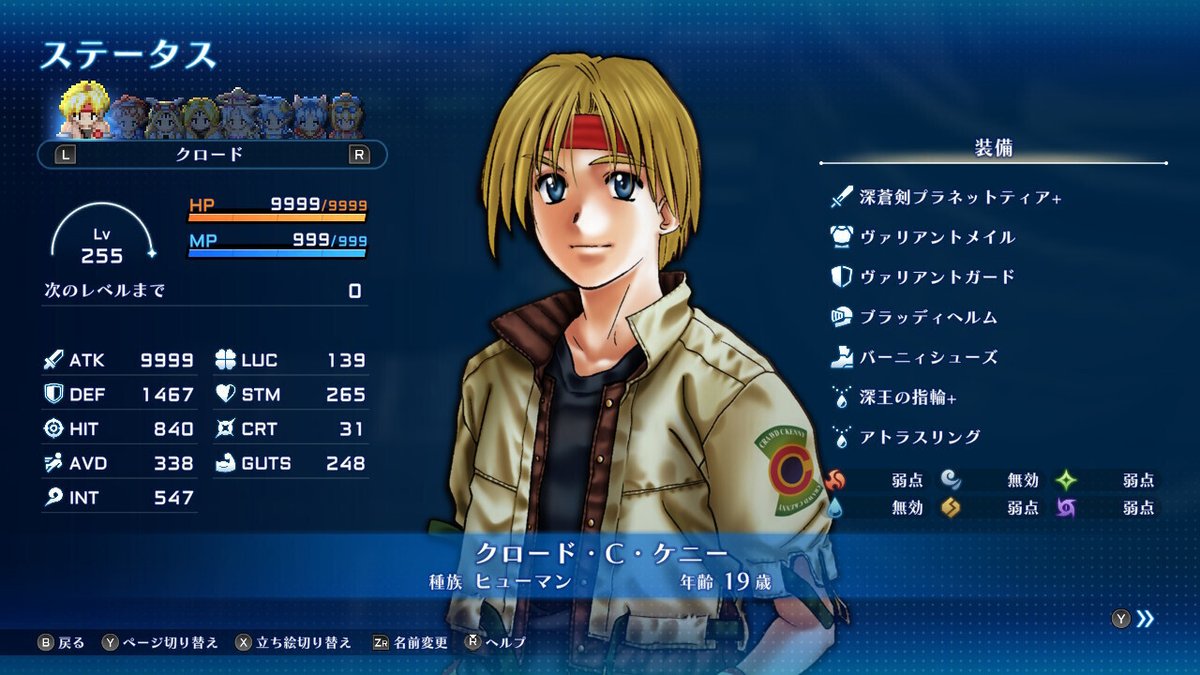Viewport: 1200px width, 675px height.
Task: Select the 深王の指輪+ accessory slot
Action: (x=908, y=397)
